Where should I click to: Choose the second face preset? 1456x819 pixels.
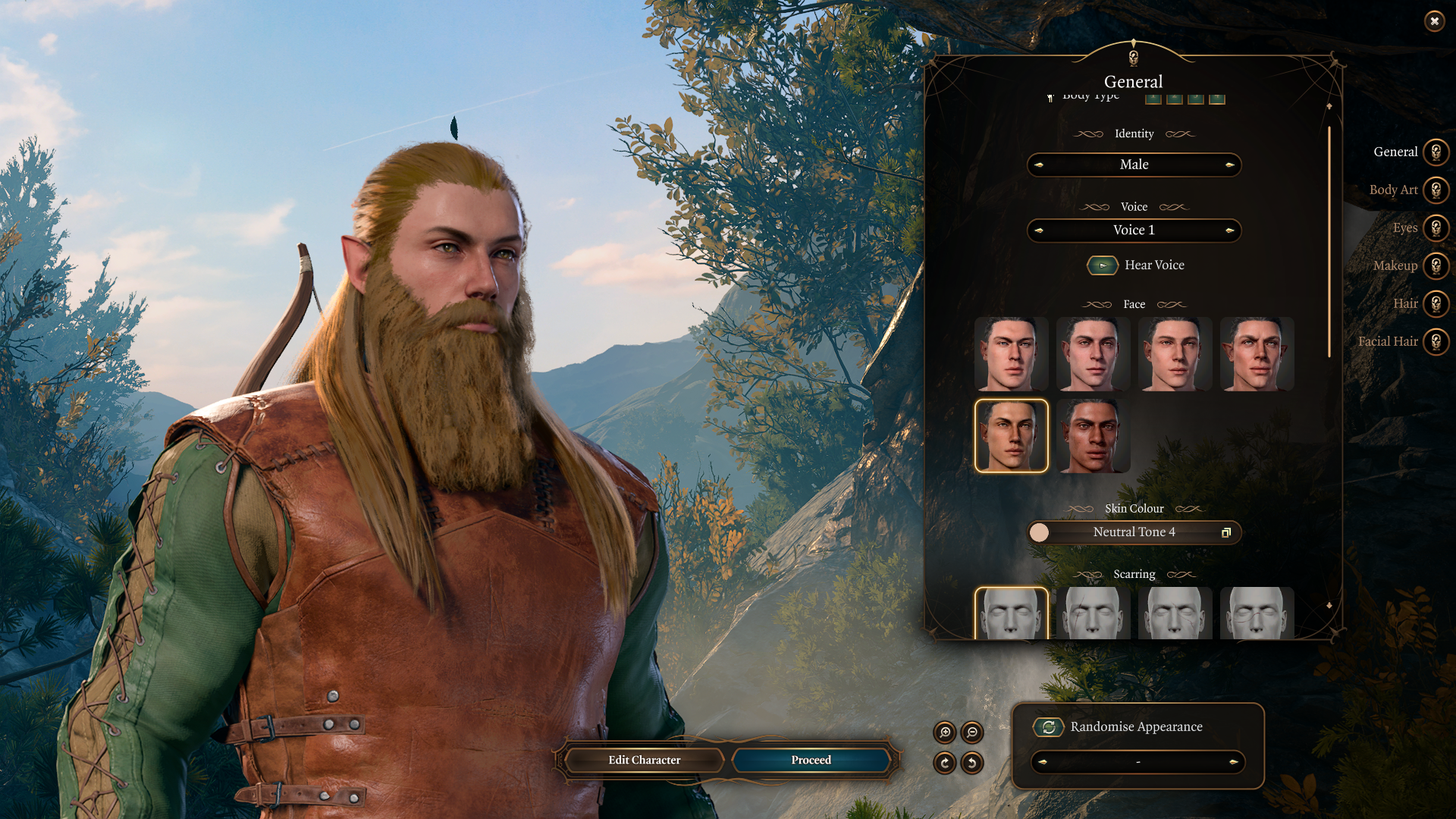pyautogui.click(x=1093, y=353)
